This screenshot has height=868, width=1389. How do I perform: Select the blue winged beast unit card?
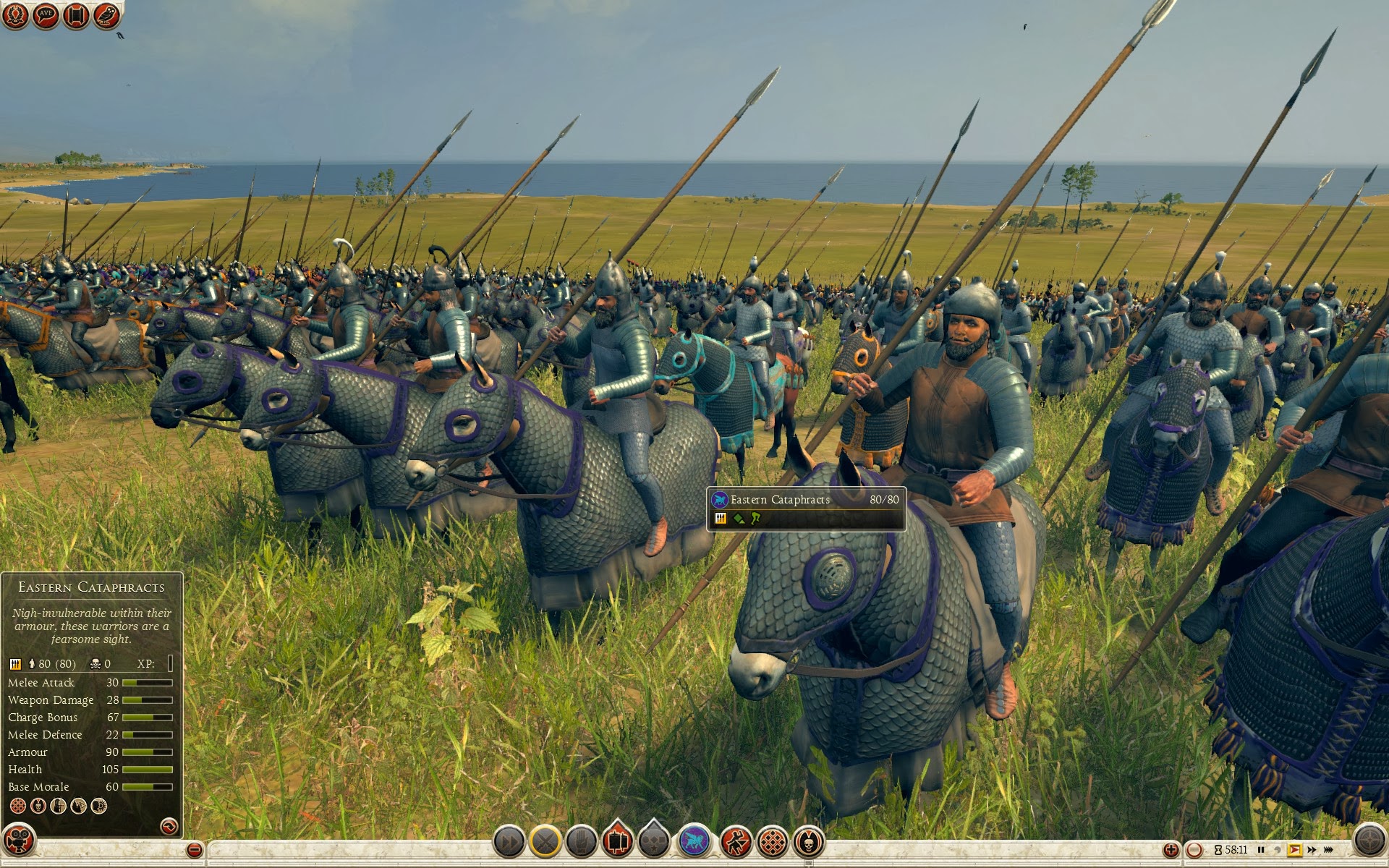(694, 842)
